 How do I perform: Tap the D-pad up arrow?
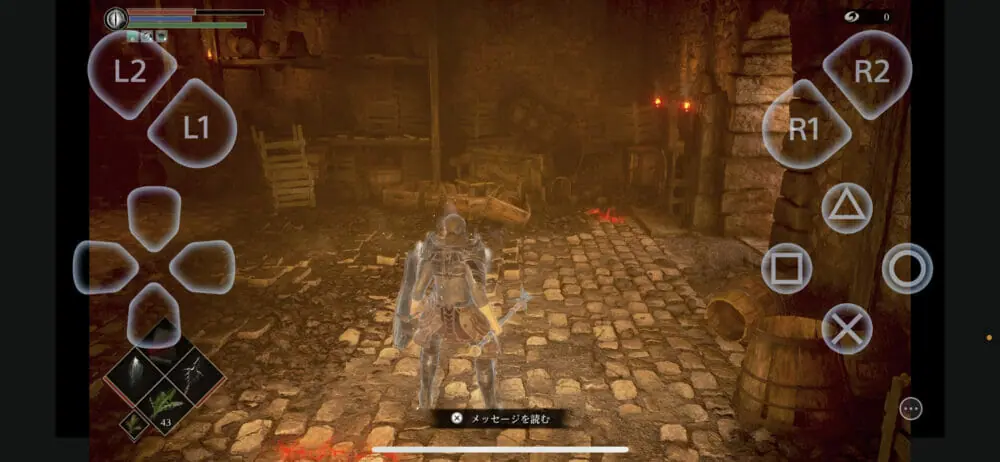coord(154,215)
